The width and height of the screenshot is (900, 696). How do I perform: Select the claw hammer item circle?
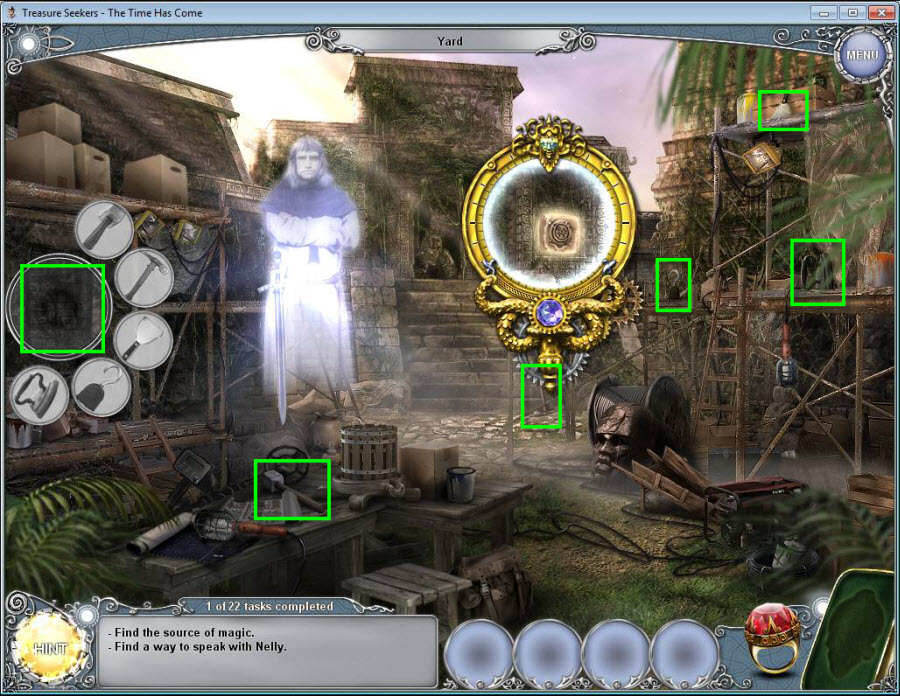[x=144, y=277]
